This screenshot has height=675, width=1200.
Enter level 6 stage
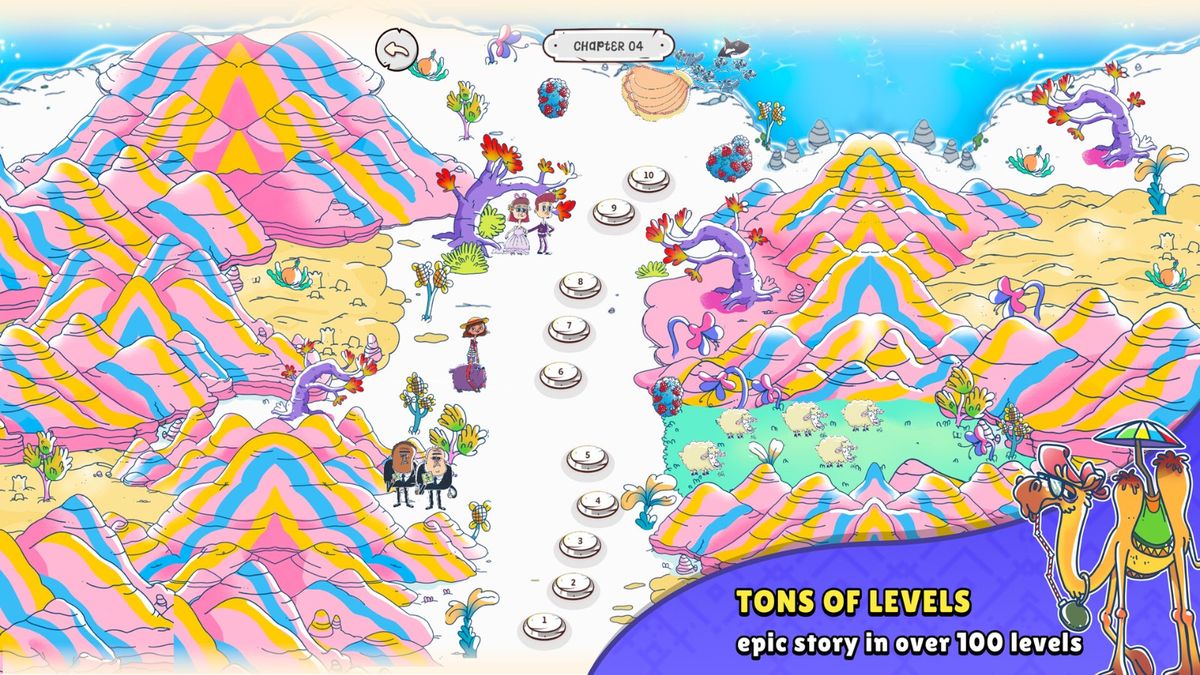[x=560, y=374]
